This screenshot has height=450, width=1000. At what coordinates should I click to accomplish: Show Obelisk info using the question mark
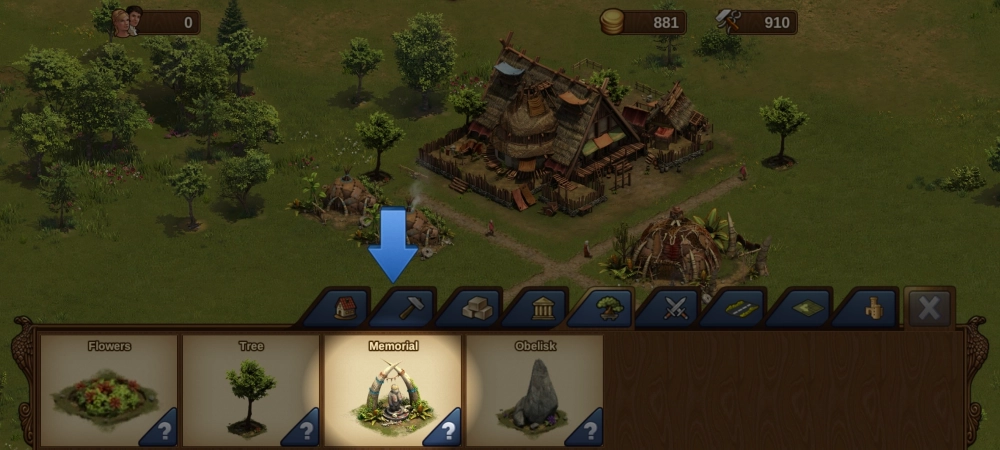coord(589,430)
